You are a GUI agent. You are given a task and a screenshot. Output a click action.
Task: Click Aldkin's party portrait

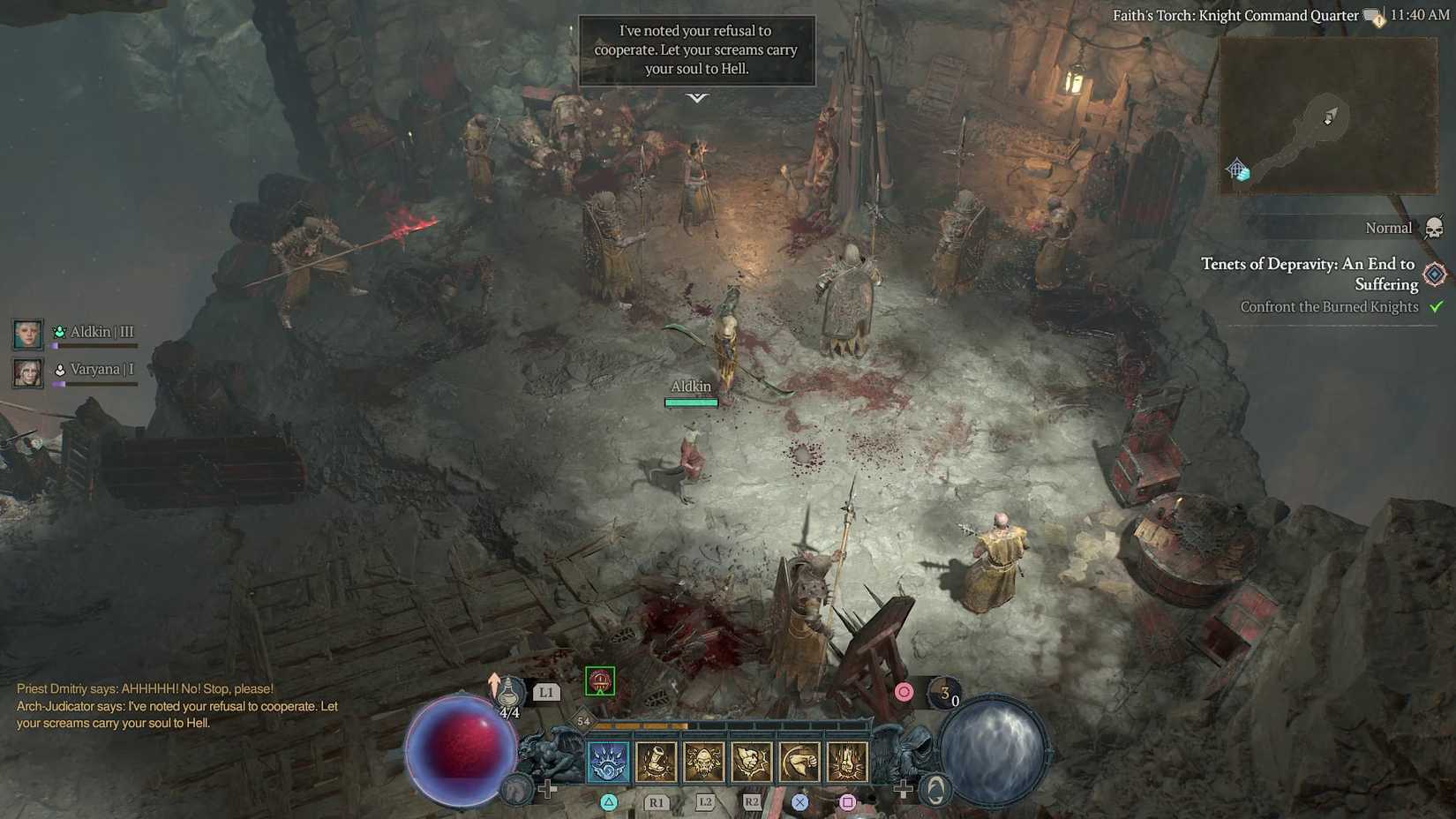(27, 334)
